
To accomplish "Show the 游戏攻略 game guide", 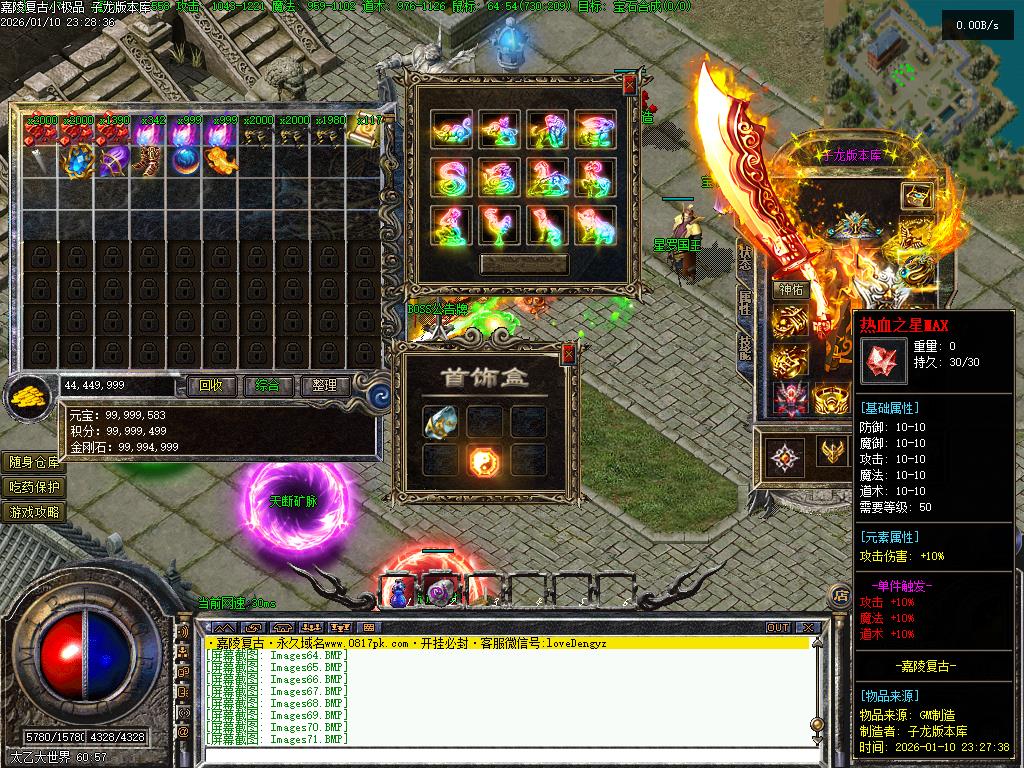I will click(x=34, y=512).
